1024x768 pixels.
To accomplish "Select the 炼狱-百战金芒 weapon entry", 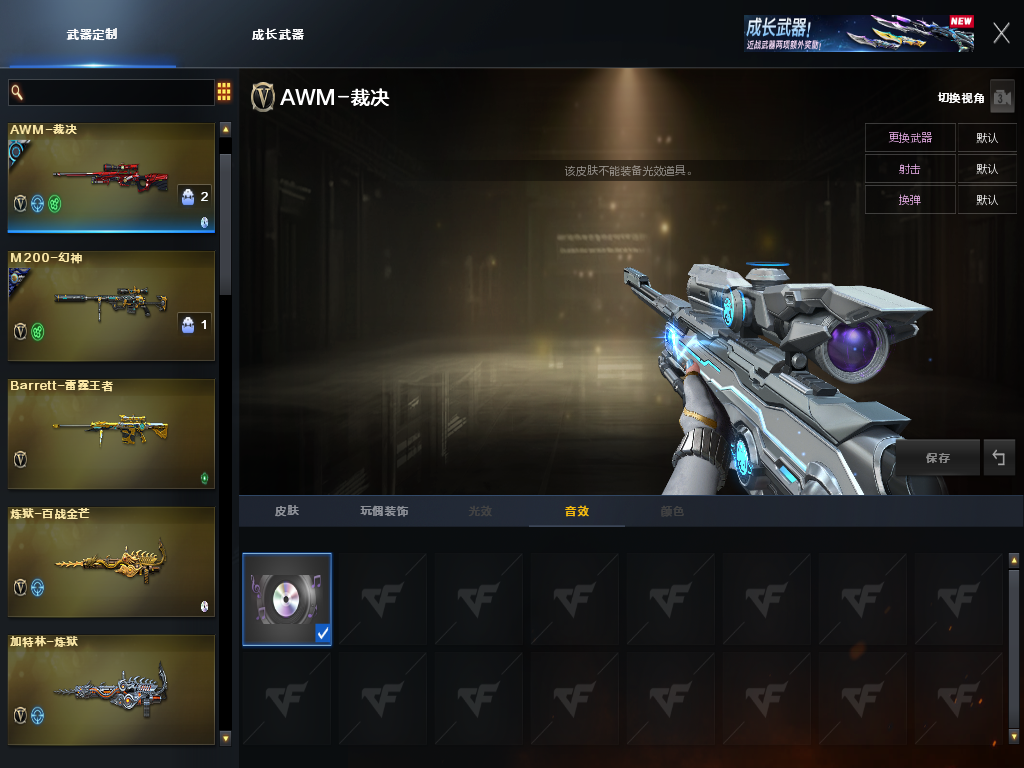I will click(x=111, y=561).
